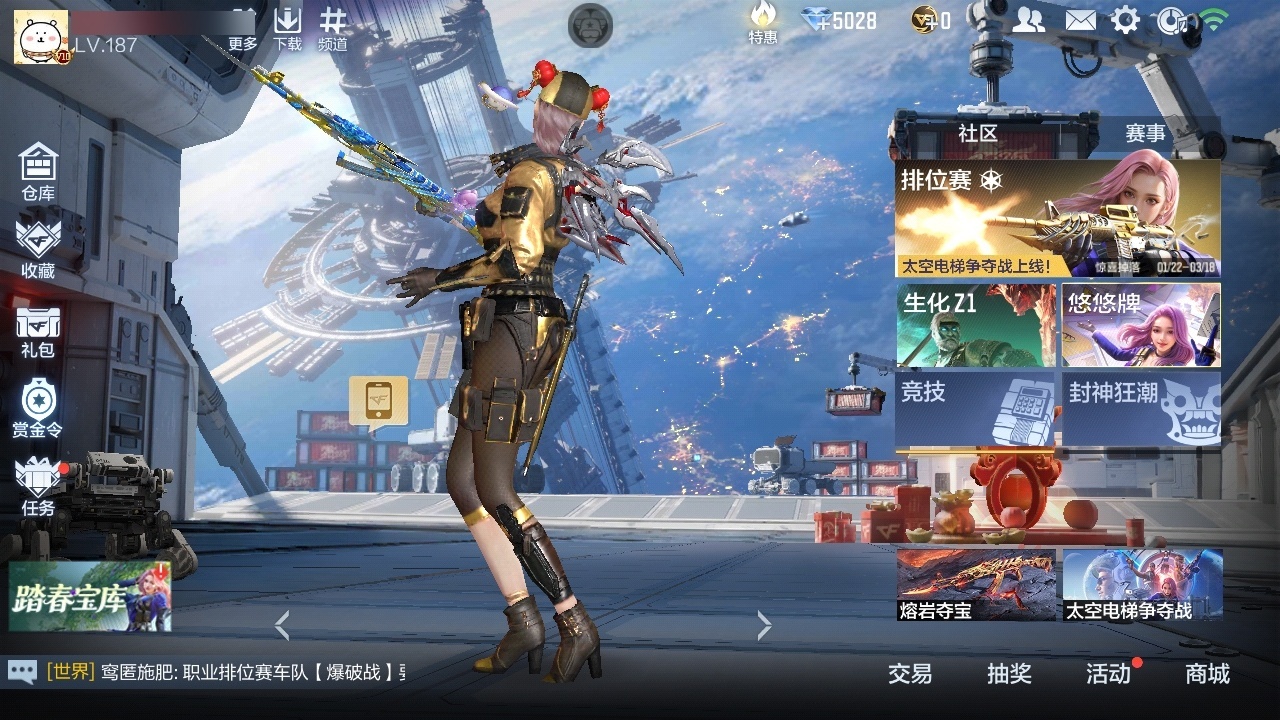Open game settings gear
The width and height of the screenshot is (1280, 720).
pos(1126,18)
